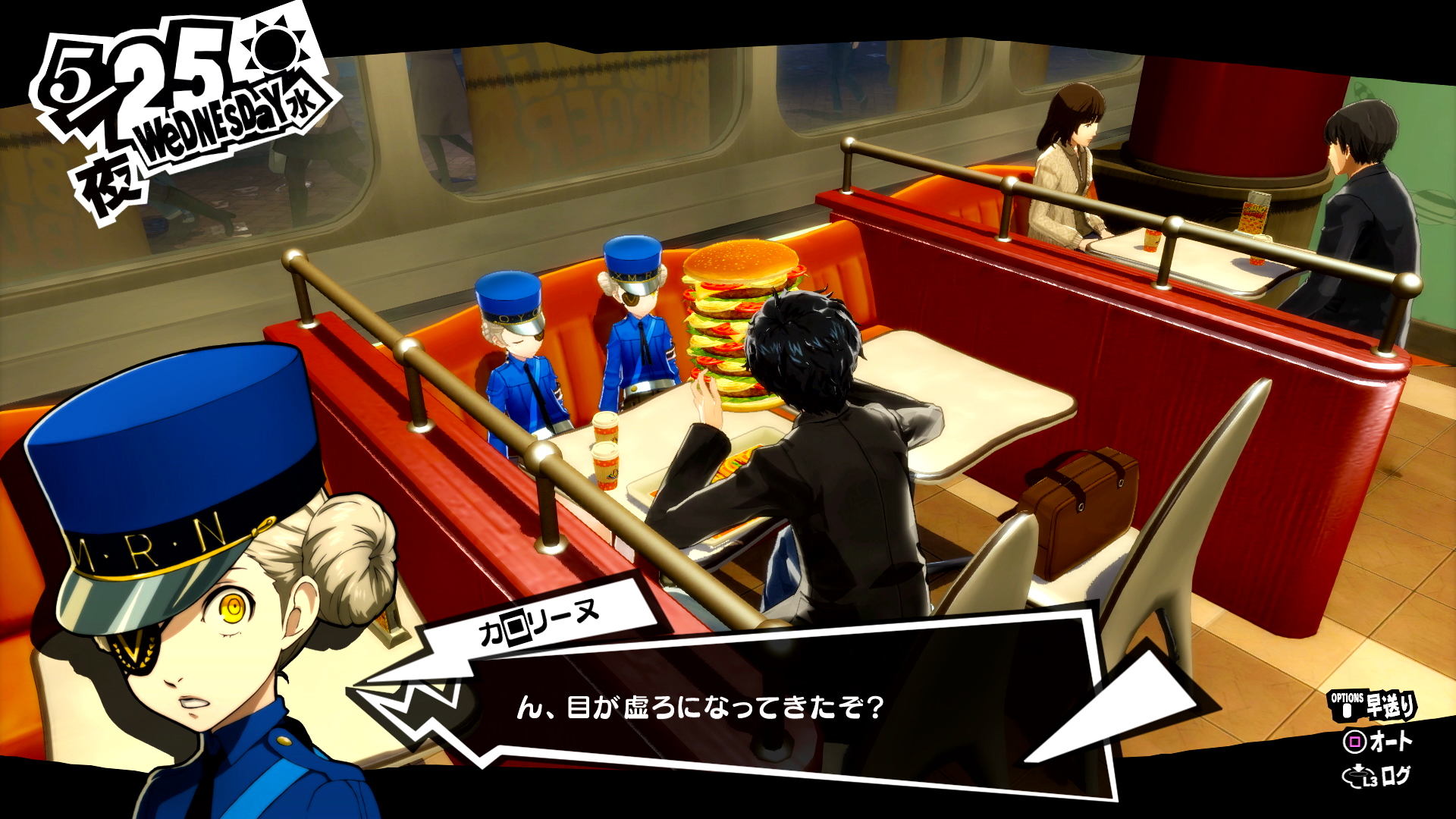1456x819 pixels.
Task: Toggle the オート auto-advance option
Action: 1378,741
